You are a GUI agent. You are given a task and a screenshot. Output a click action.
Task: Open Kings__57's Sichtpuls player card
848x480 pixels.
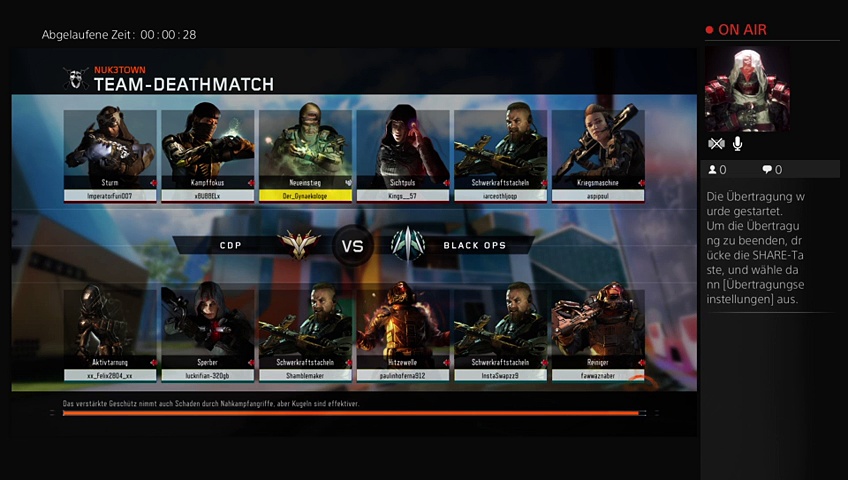click(402, 155)
